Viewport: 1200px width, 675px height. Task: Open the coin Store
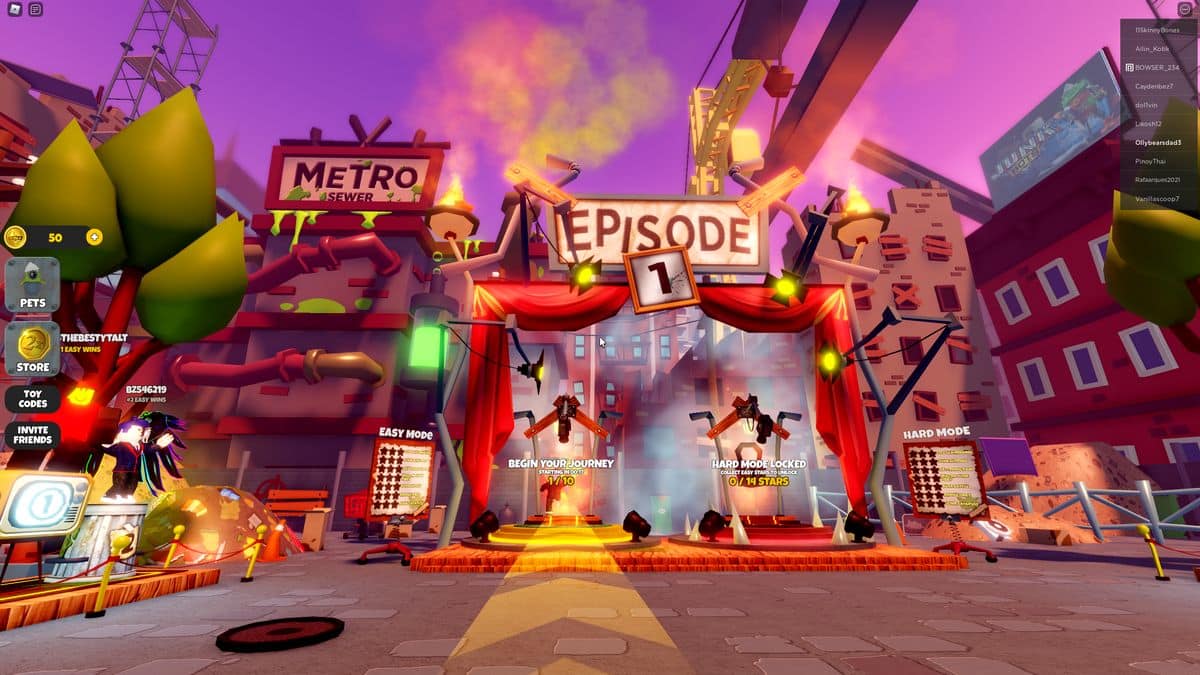(32, 349)
